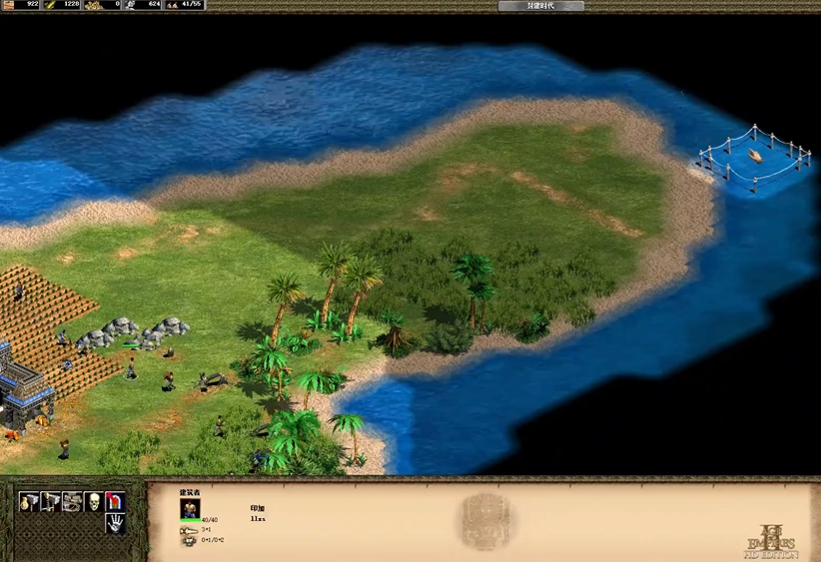Select the repair command icon

(72, 502)
